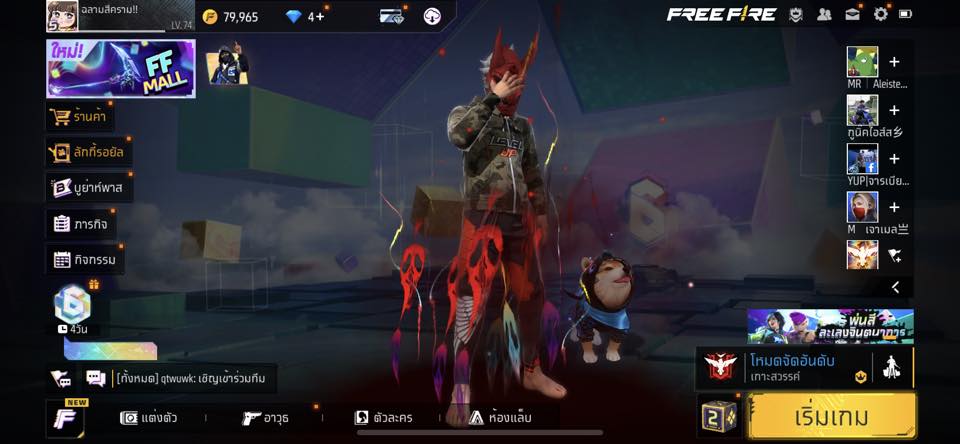Switch to the characters tab ตัวละคร

[384, 418]
